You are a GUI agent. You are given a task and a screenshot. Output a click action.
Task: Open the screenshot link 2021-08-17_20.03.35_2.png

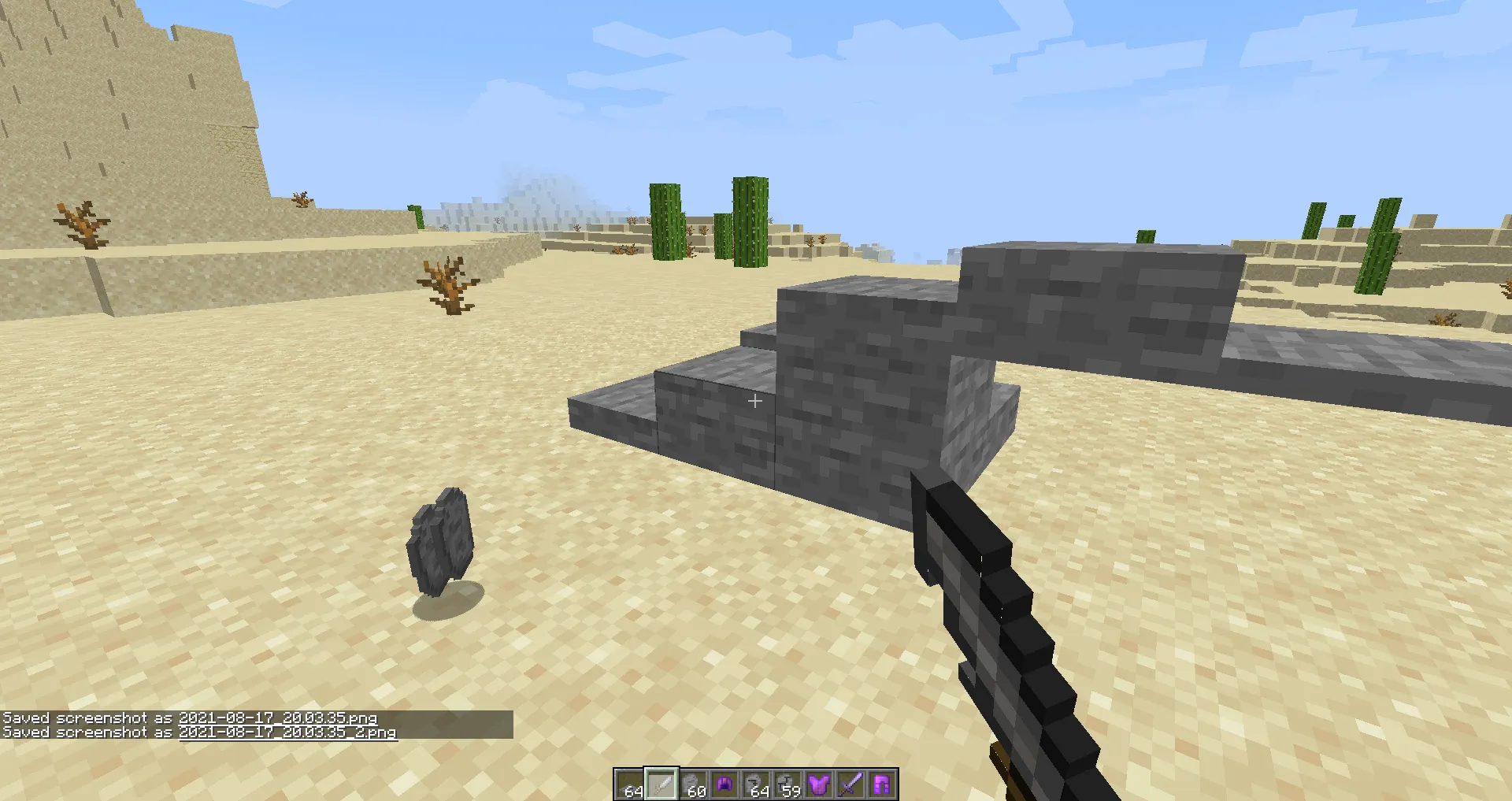pyautogui.click(x=287, y=733)
